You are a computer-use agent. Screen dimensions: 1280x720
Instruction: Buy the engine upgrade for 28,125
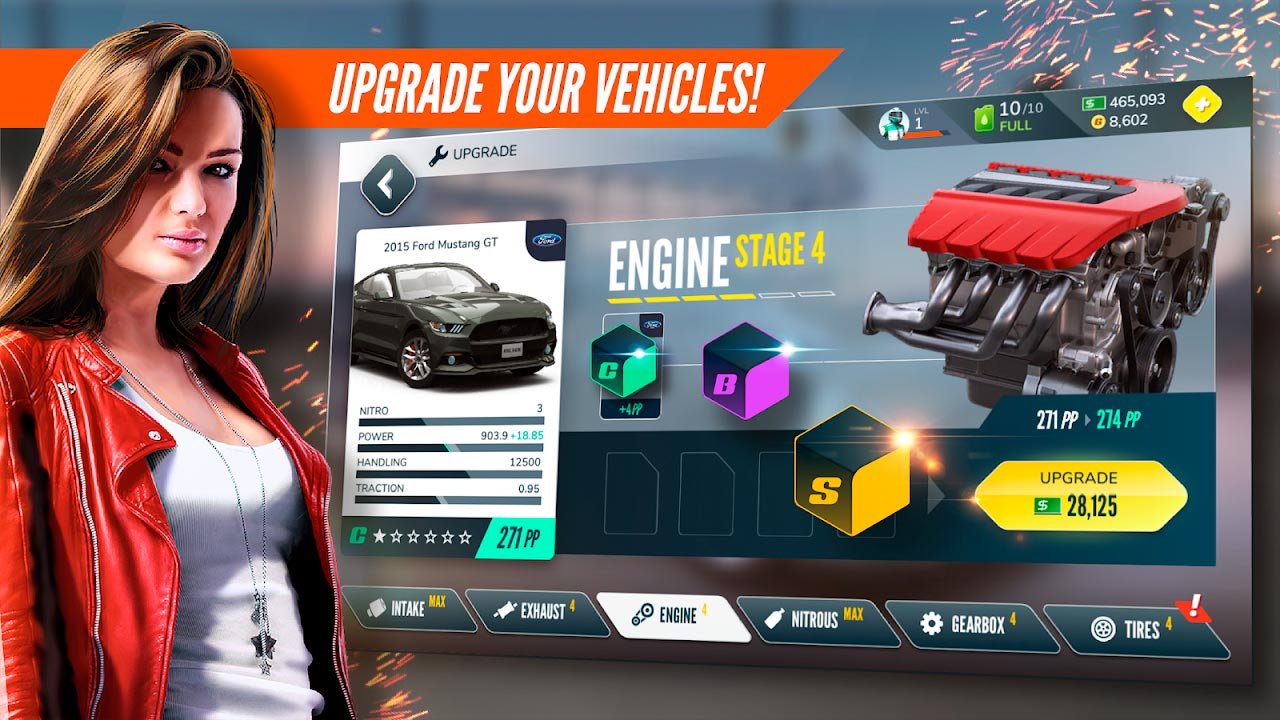point(1080,495)
